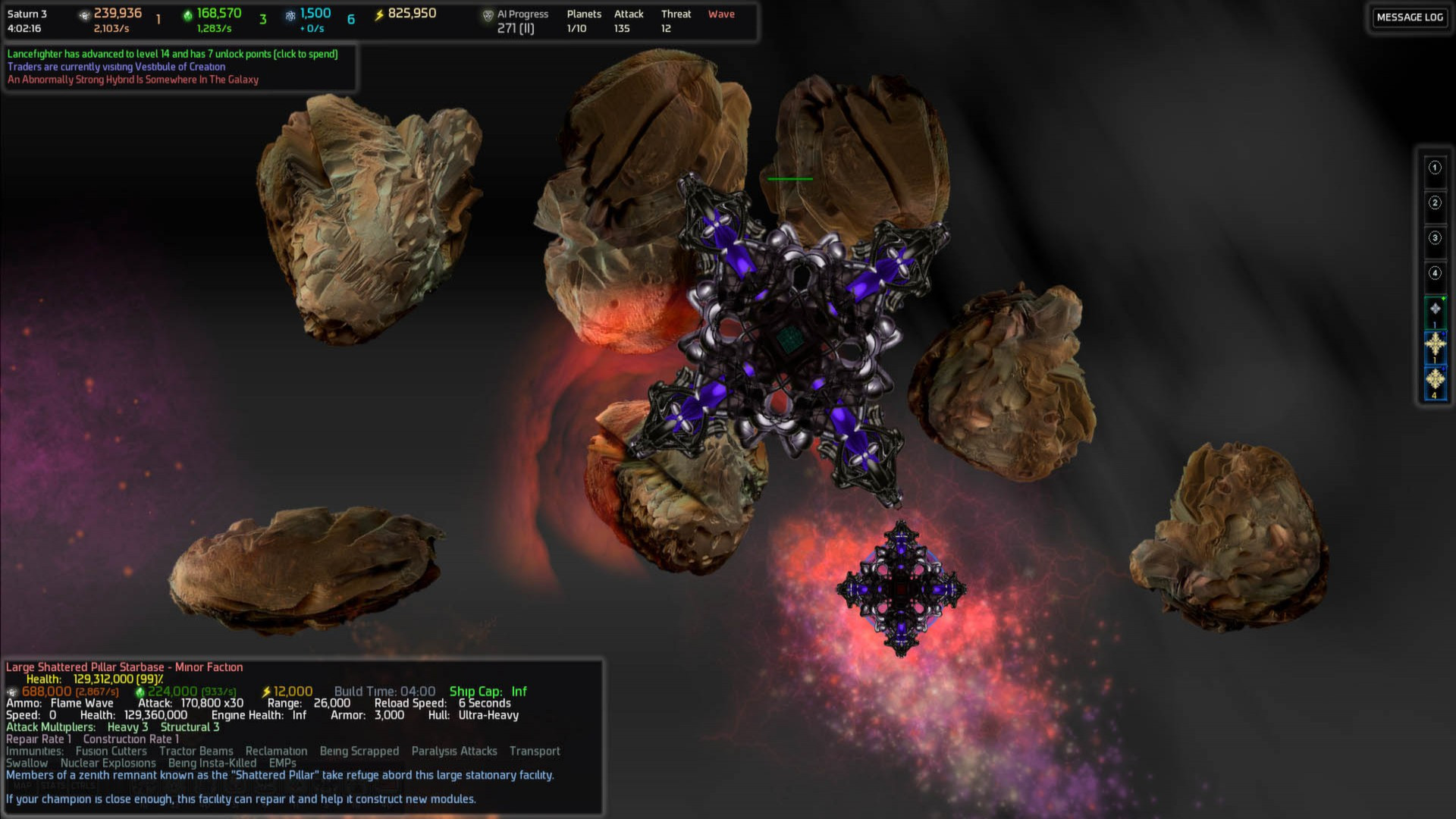
Task: Click the Lancefighter unlock points alert
Action: coord(172,54)
